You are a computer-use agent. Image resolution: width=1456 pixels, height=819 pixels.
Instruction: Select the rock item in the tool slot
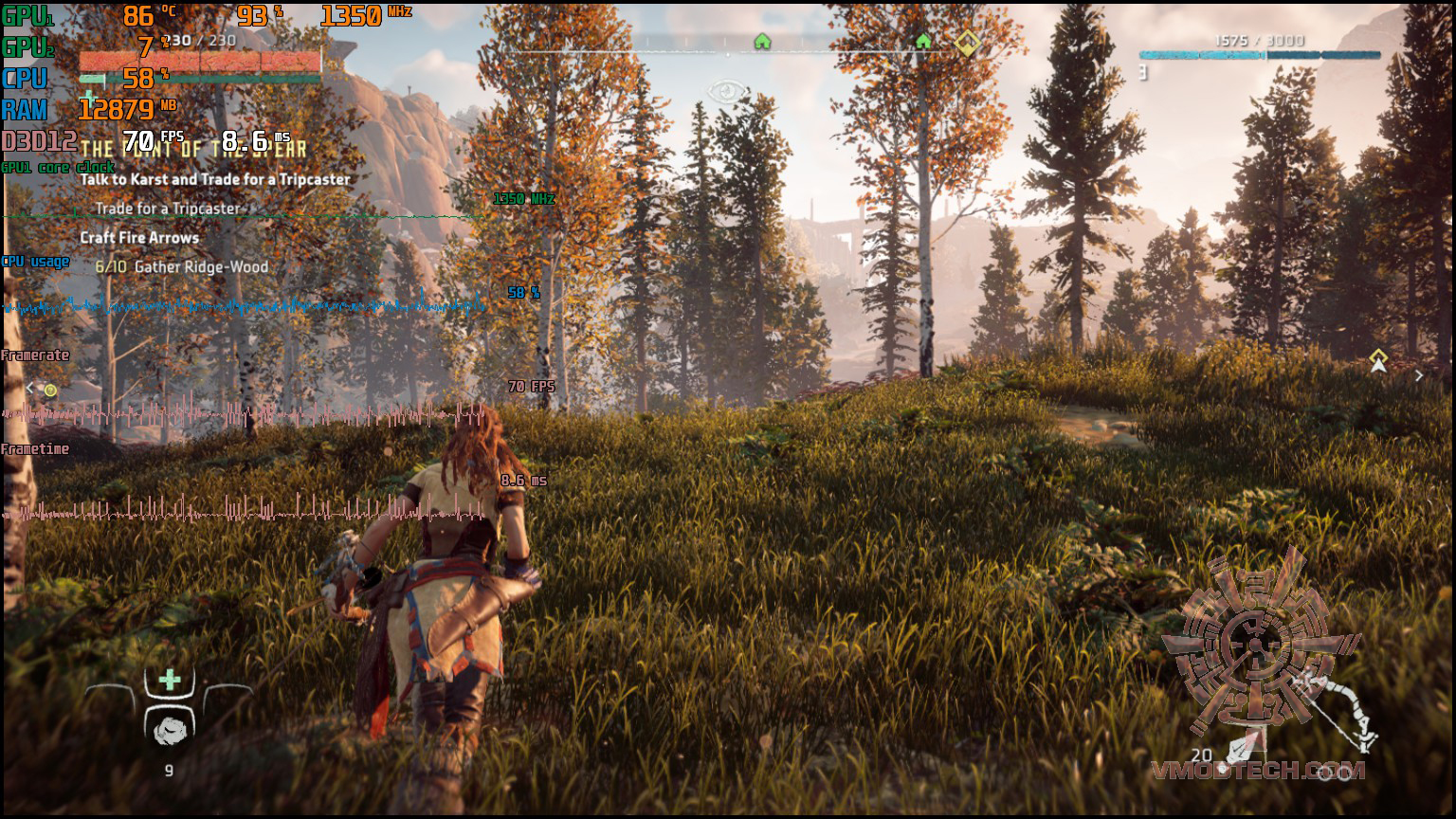point(171,729)
